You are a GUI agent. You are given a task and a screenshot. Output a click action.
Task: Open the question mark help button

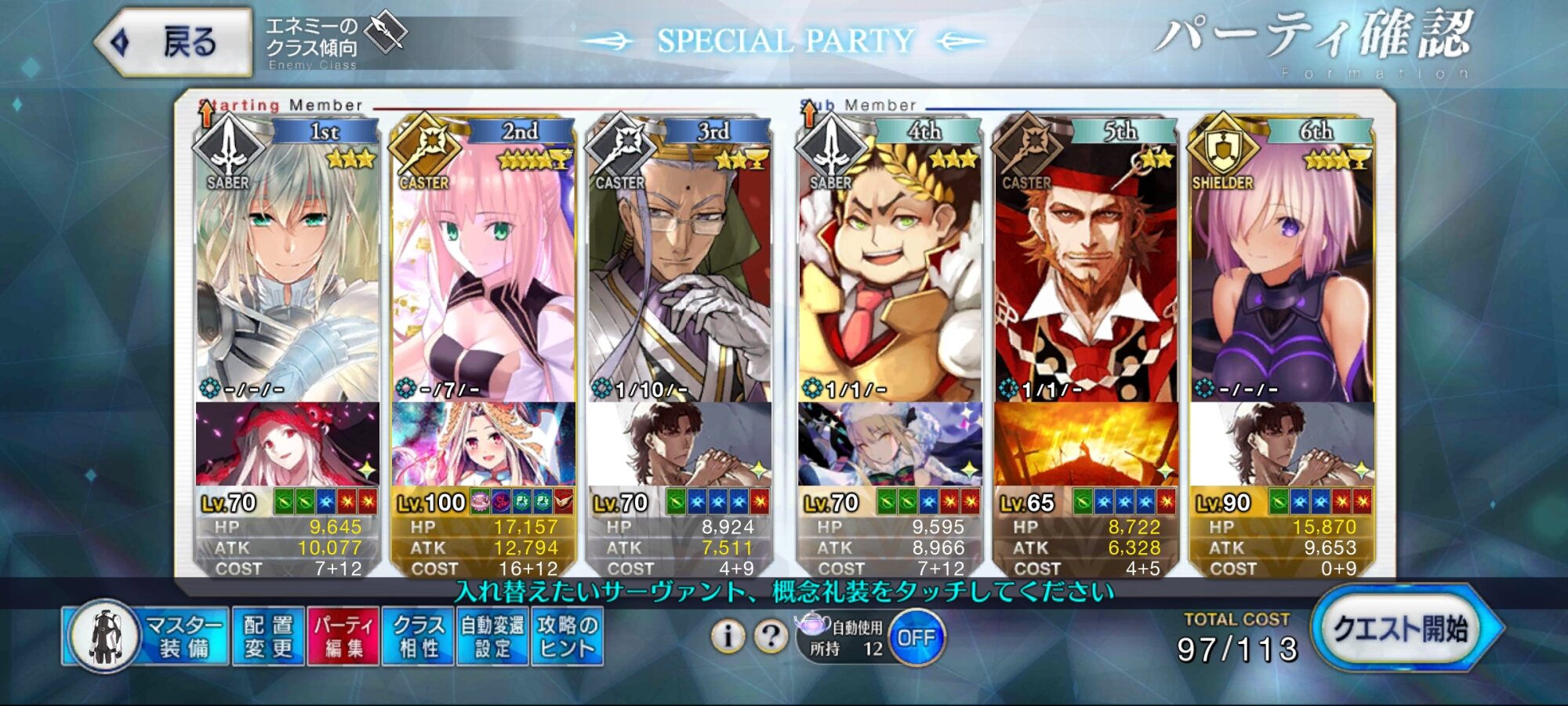tap(771, 636)
